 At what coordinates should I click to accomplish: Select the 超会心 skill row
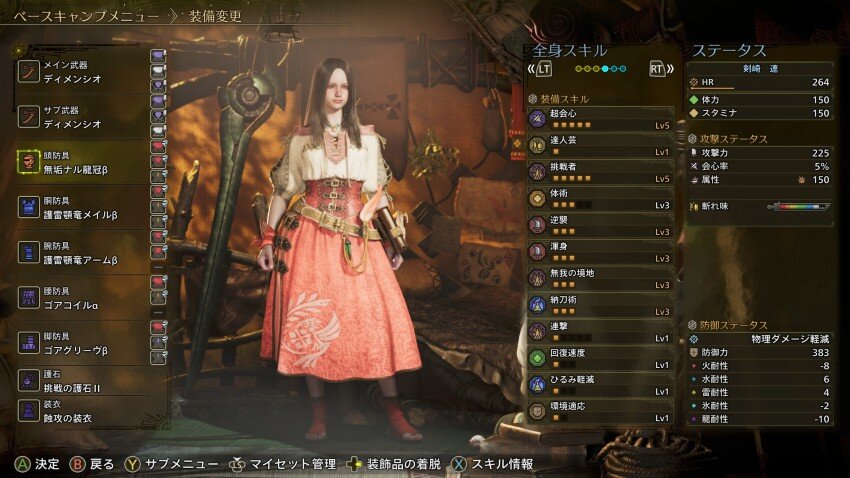[x=600, y=119]
